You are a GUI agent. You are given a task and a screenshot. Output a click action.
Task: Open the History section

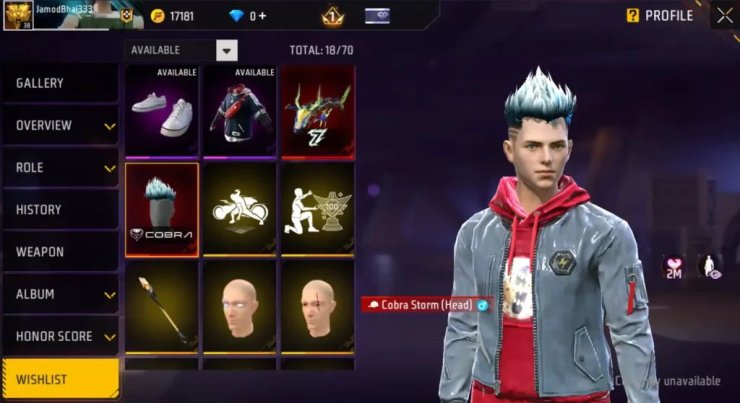tap(59, 210)
